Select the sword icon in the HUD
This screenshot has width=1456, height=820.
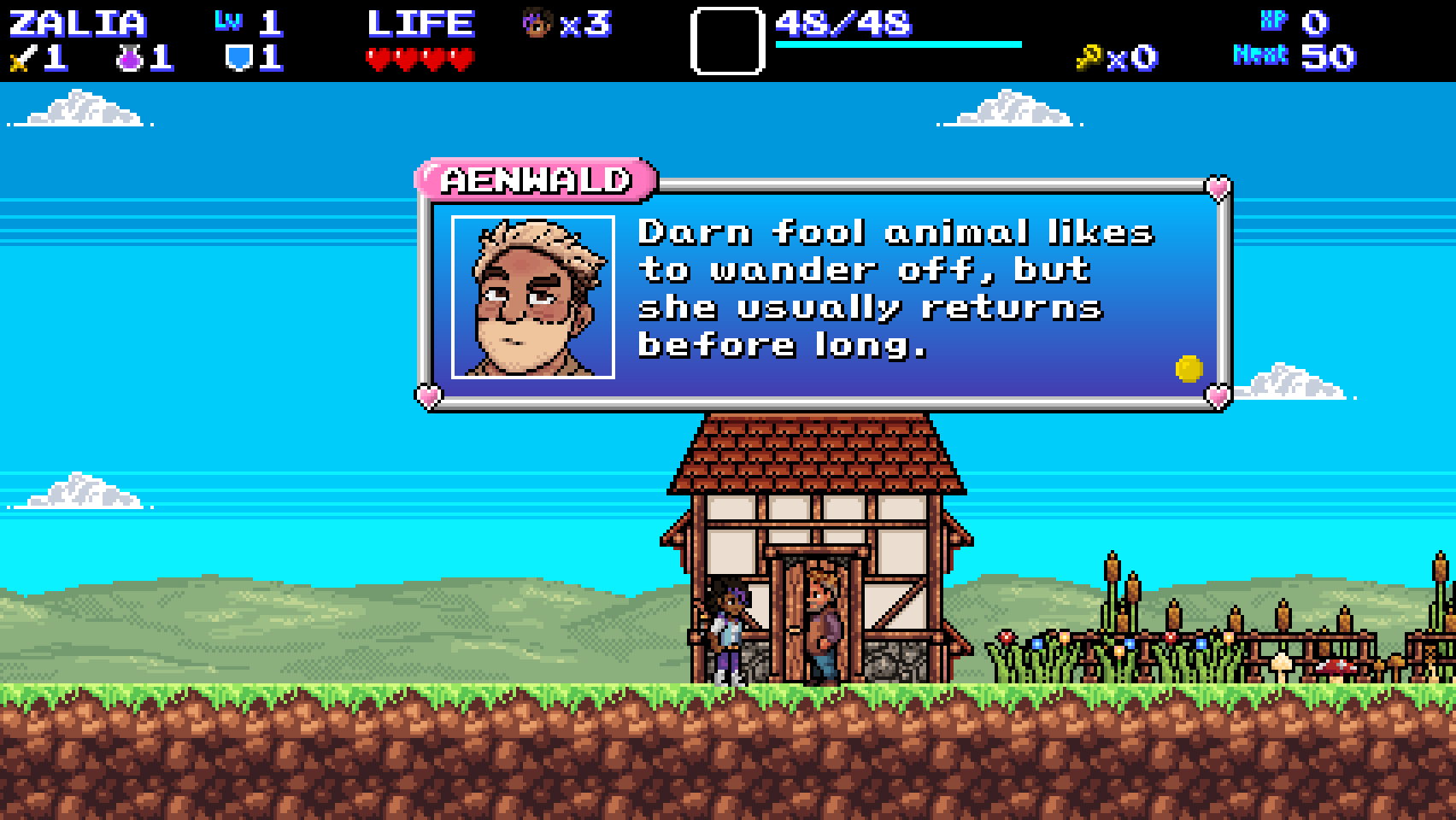(x=21, y=58)
